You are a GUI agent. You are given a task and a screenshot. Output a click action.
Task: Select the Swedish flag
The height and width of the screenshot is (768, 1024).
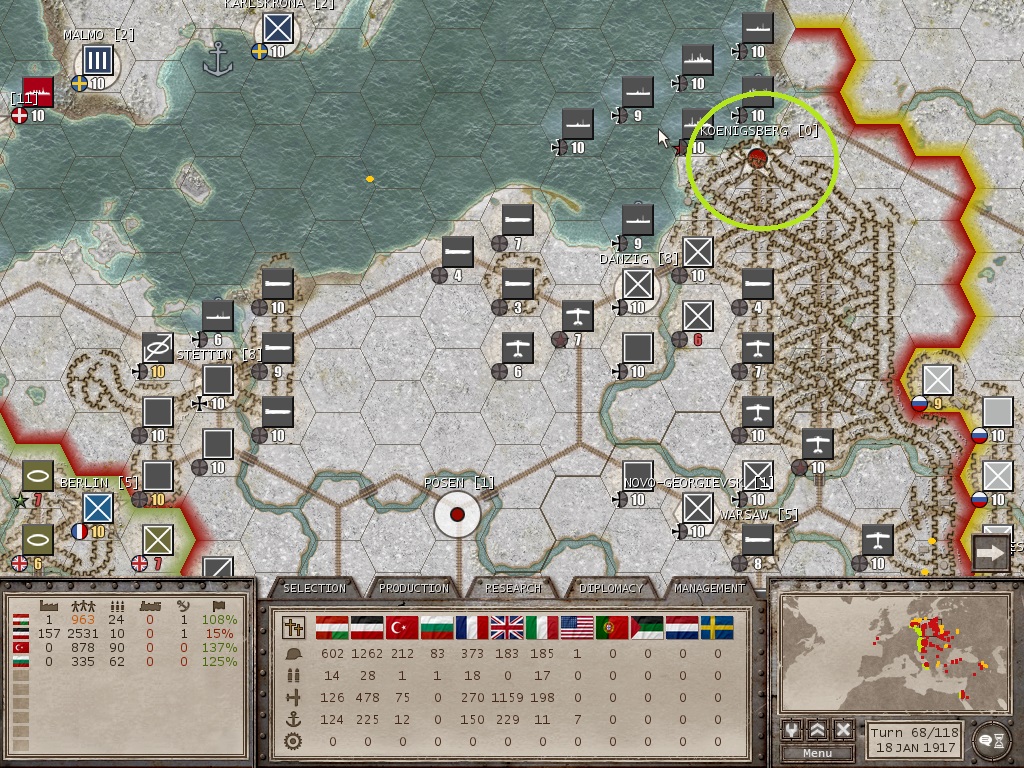717,628
